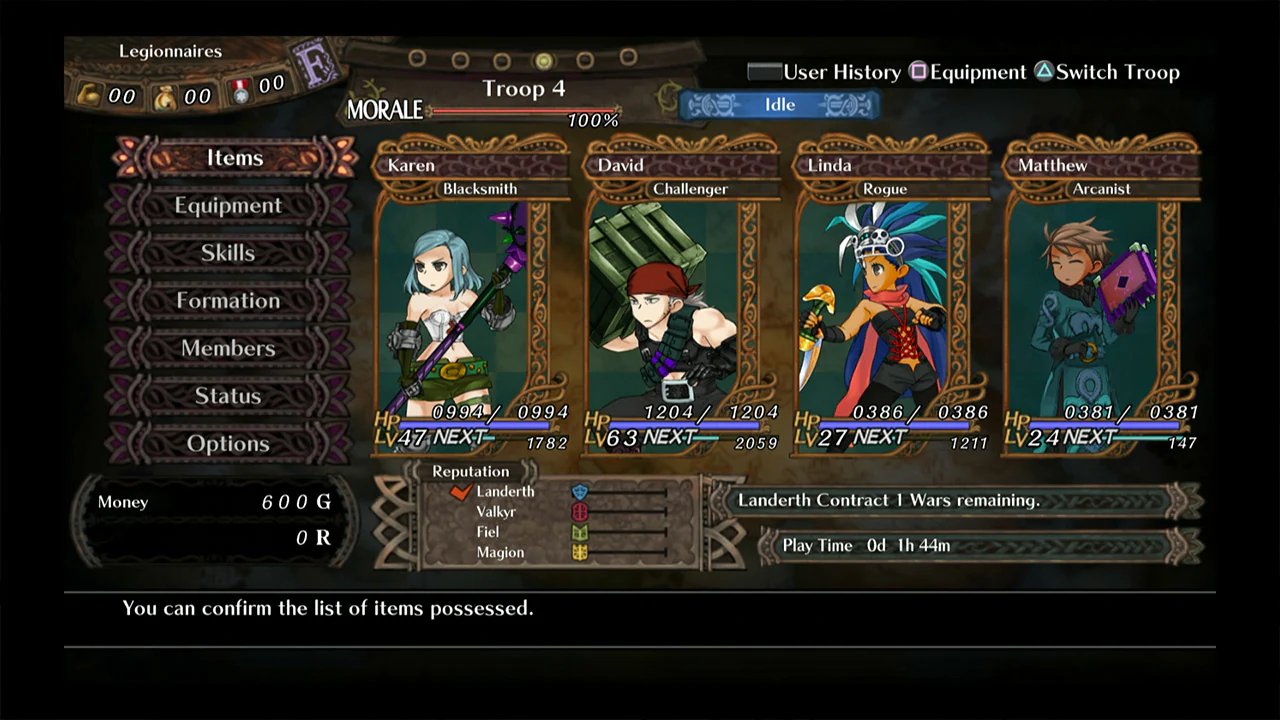The height and width of the screenshot is (720, 1280).
Task: Switch to the Formation menu option
Action: pos(228,300)
